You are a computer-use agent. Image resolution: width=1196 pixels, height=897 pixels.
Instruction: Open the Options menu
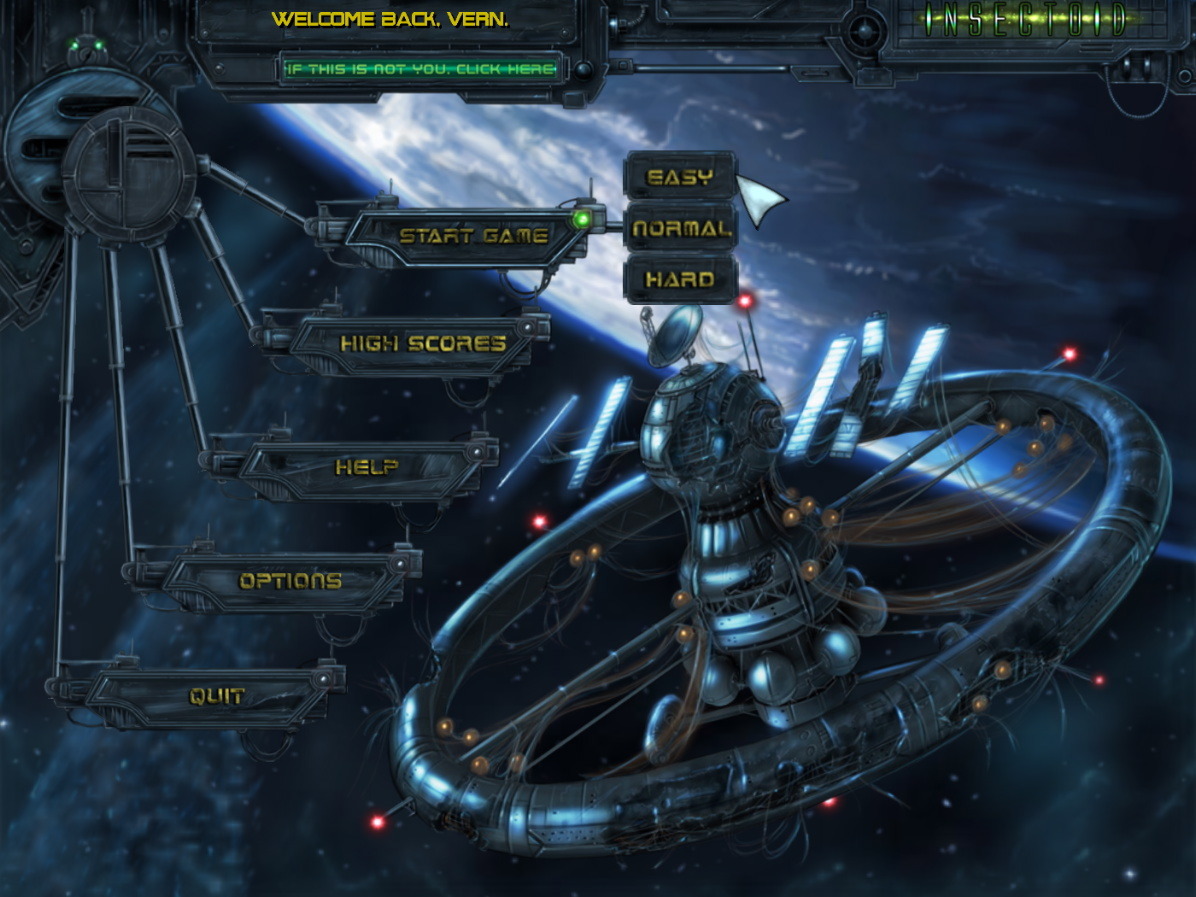[290, 581]
